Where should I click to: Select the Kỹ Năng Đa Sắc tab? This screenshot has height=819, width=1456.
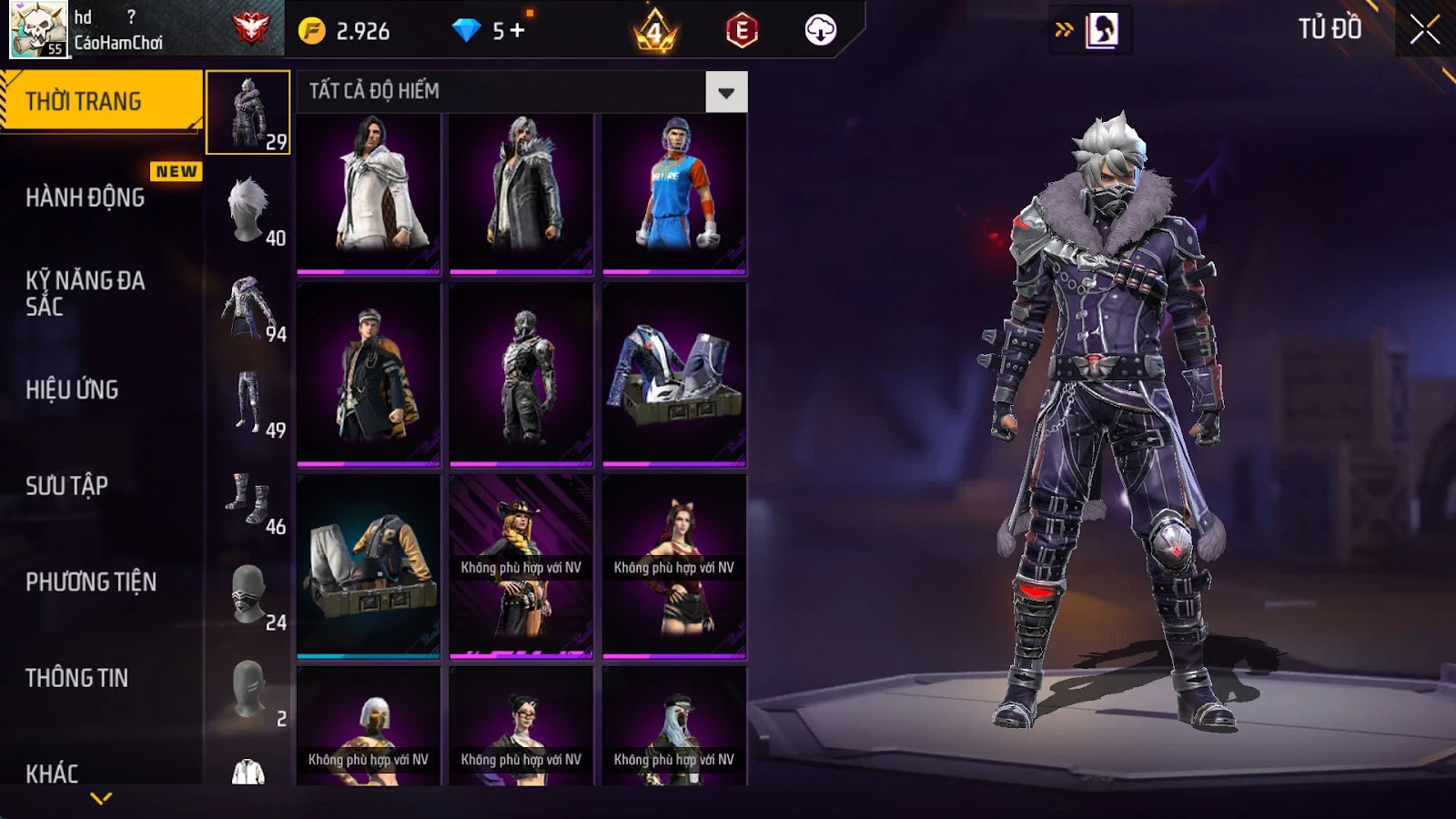coord(86,293)
